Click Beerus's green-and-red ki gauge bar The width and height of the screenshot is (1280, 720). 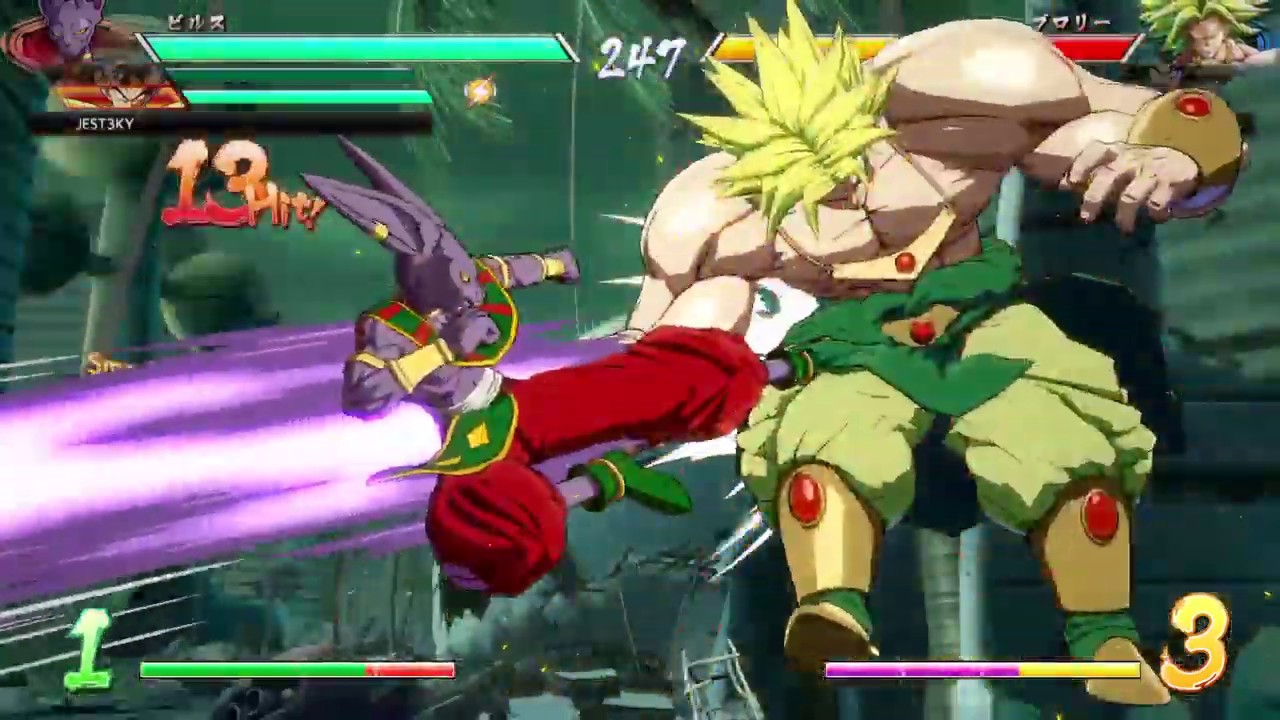point(298,671)
